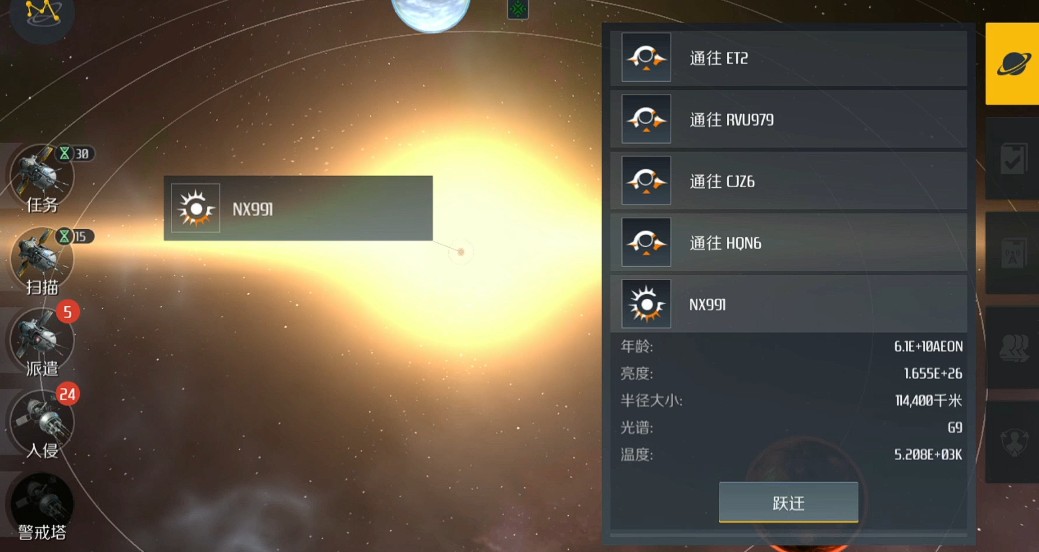
Task: Select the NX991 star label on the map
Action: (298, 208)
